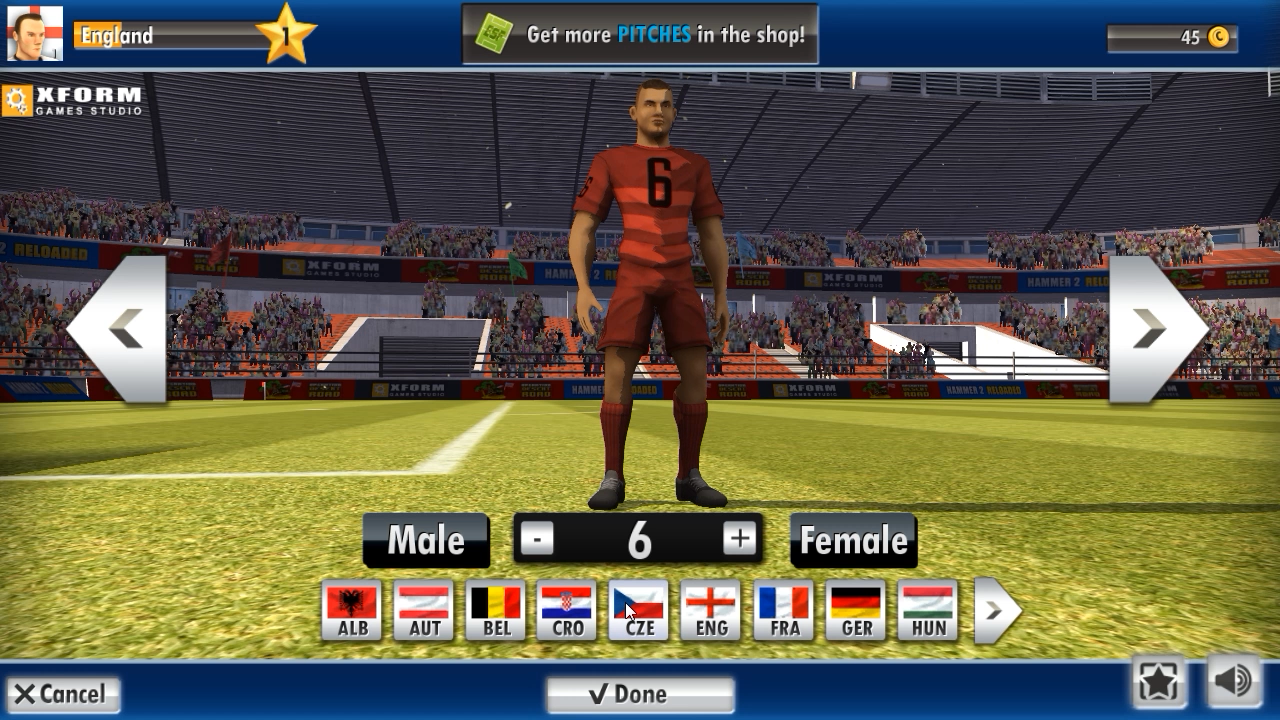This screenshot has width=1280, height=720.
Task: Select Male as player gender
Action: point(425,539)
